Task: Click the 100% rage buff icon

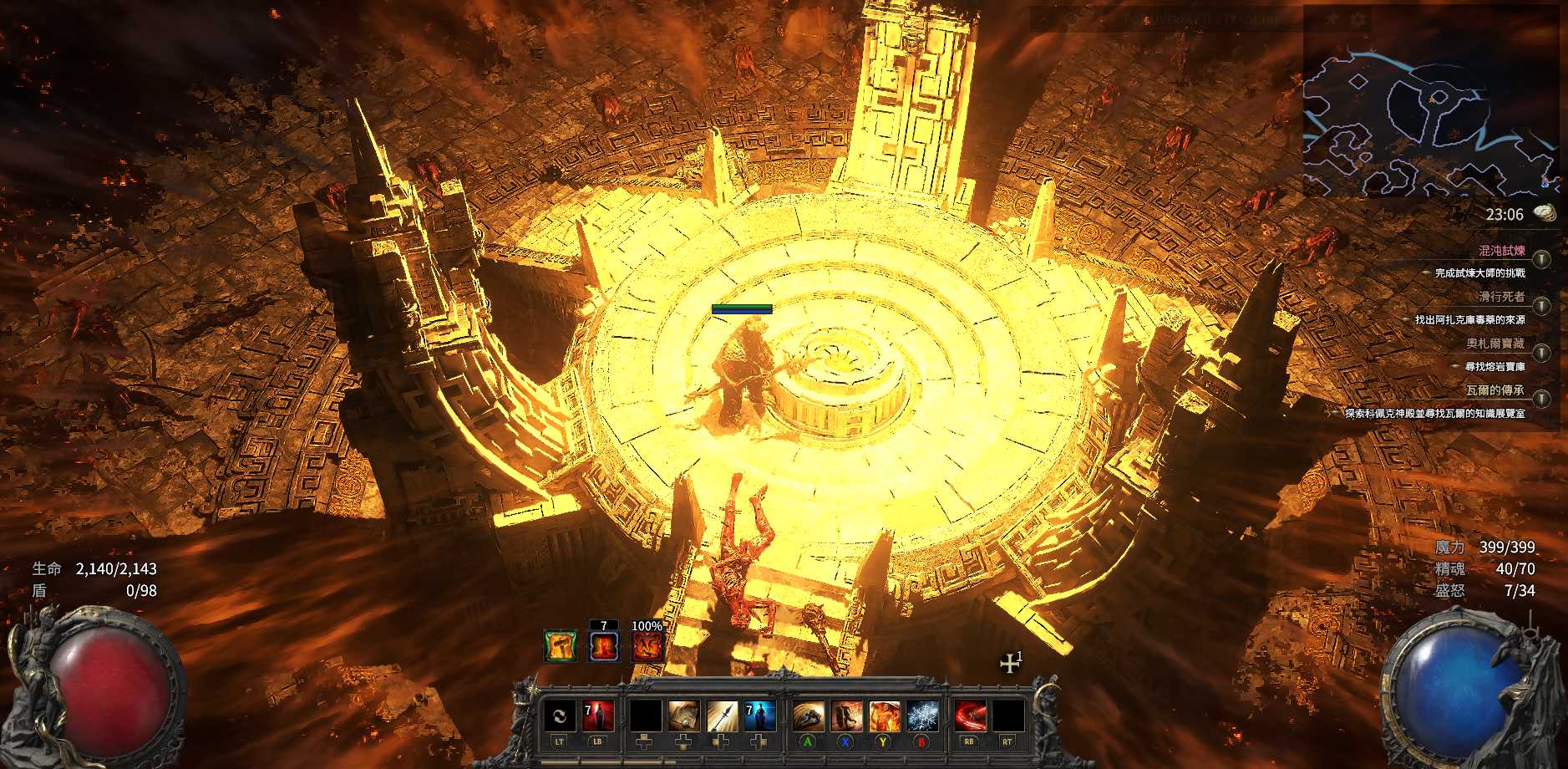Action: pos(647,646)
